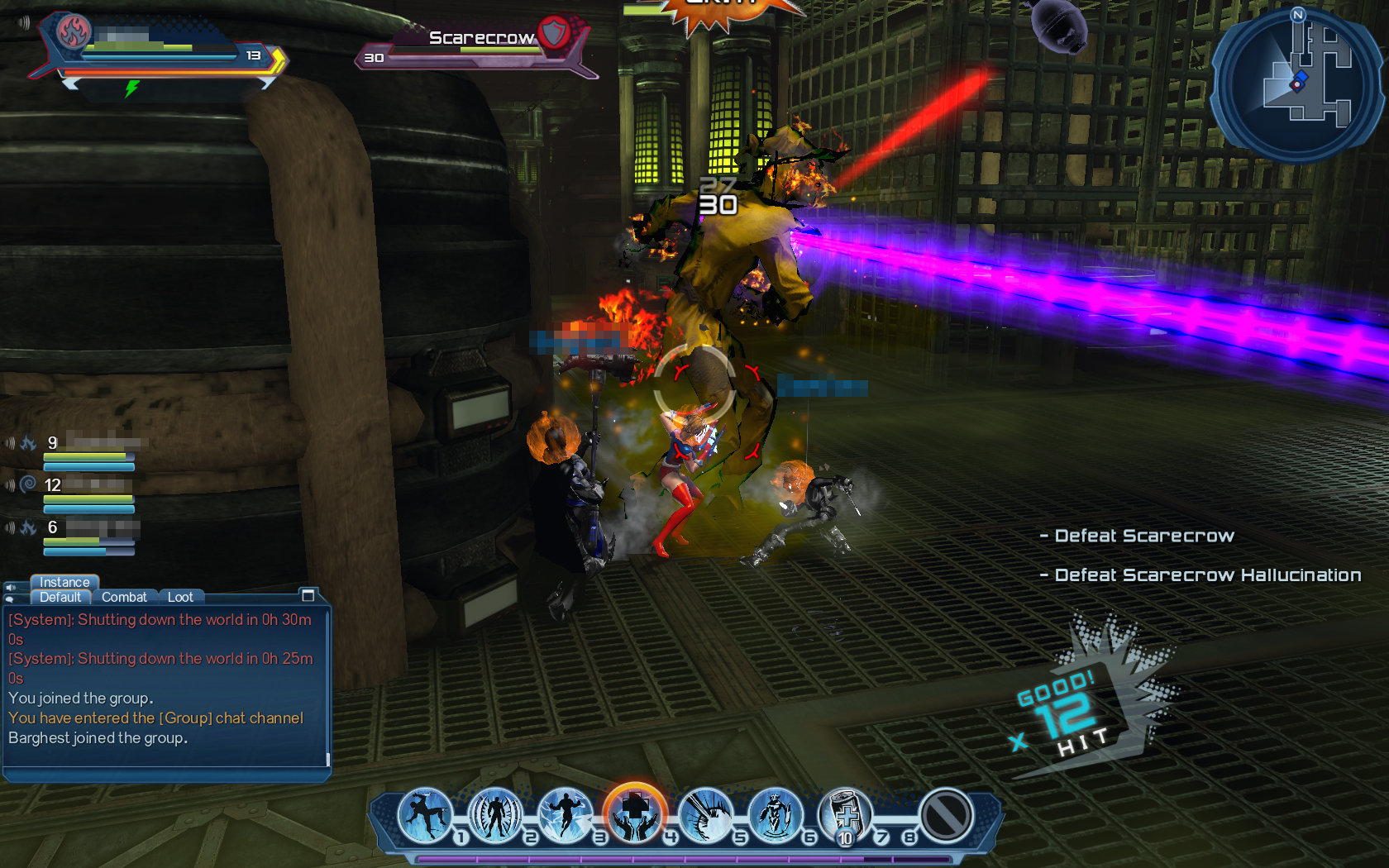Screen dimensions: 1389x868
Task: Toggle the chat speaker icon
Action: (11, 588)
